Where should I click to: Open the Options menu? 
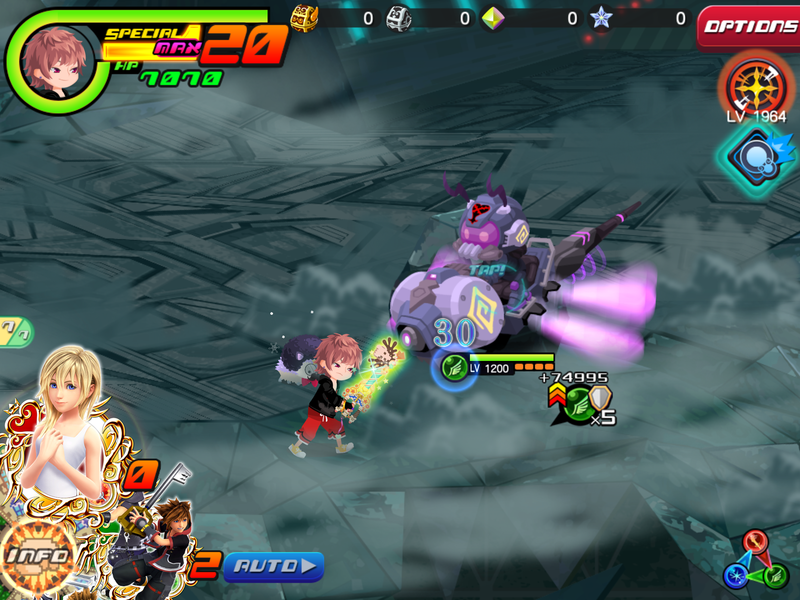click(749, 27)
